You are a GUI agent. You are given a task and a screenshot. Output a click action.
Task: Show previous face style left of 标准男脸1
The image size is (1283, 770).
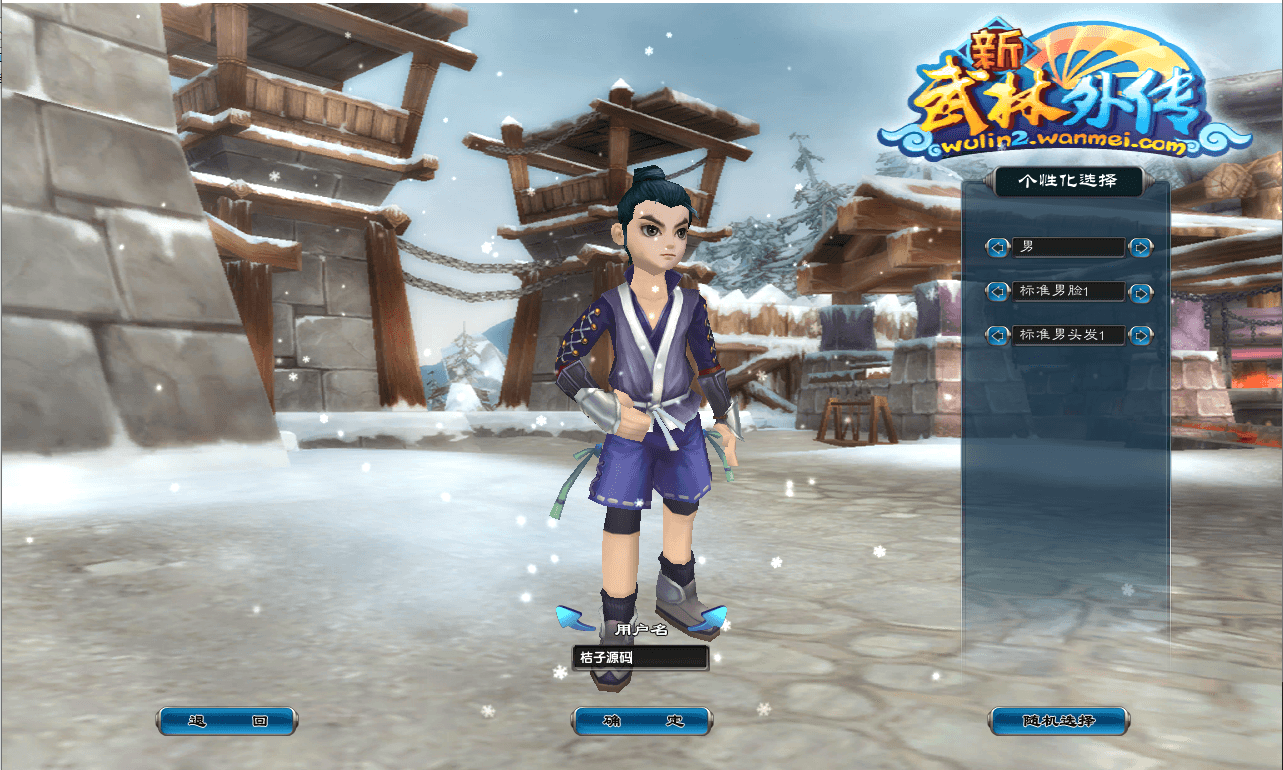click(997, 292)
